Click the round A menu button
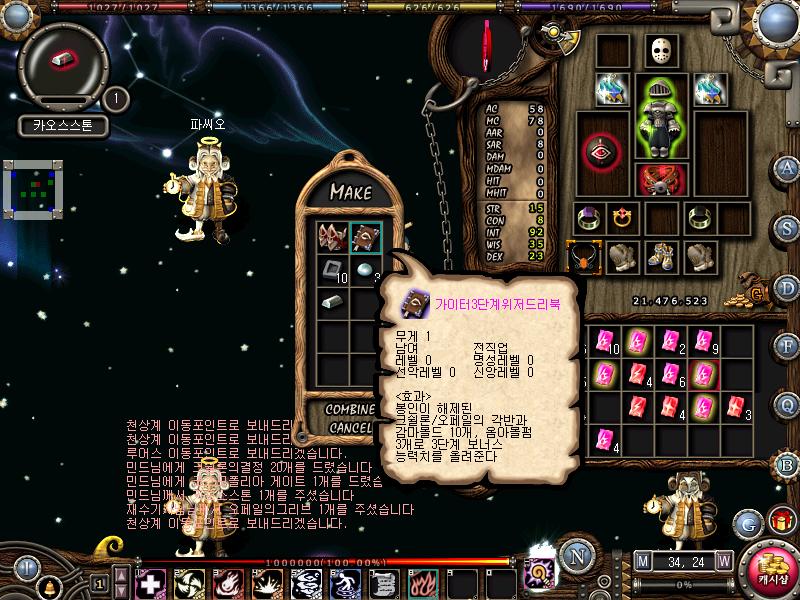 point(788,168)
